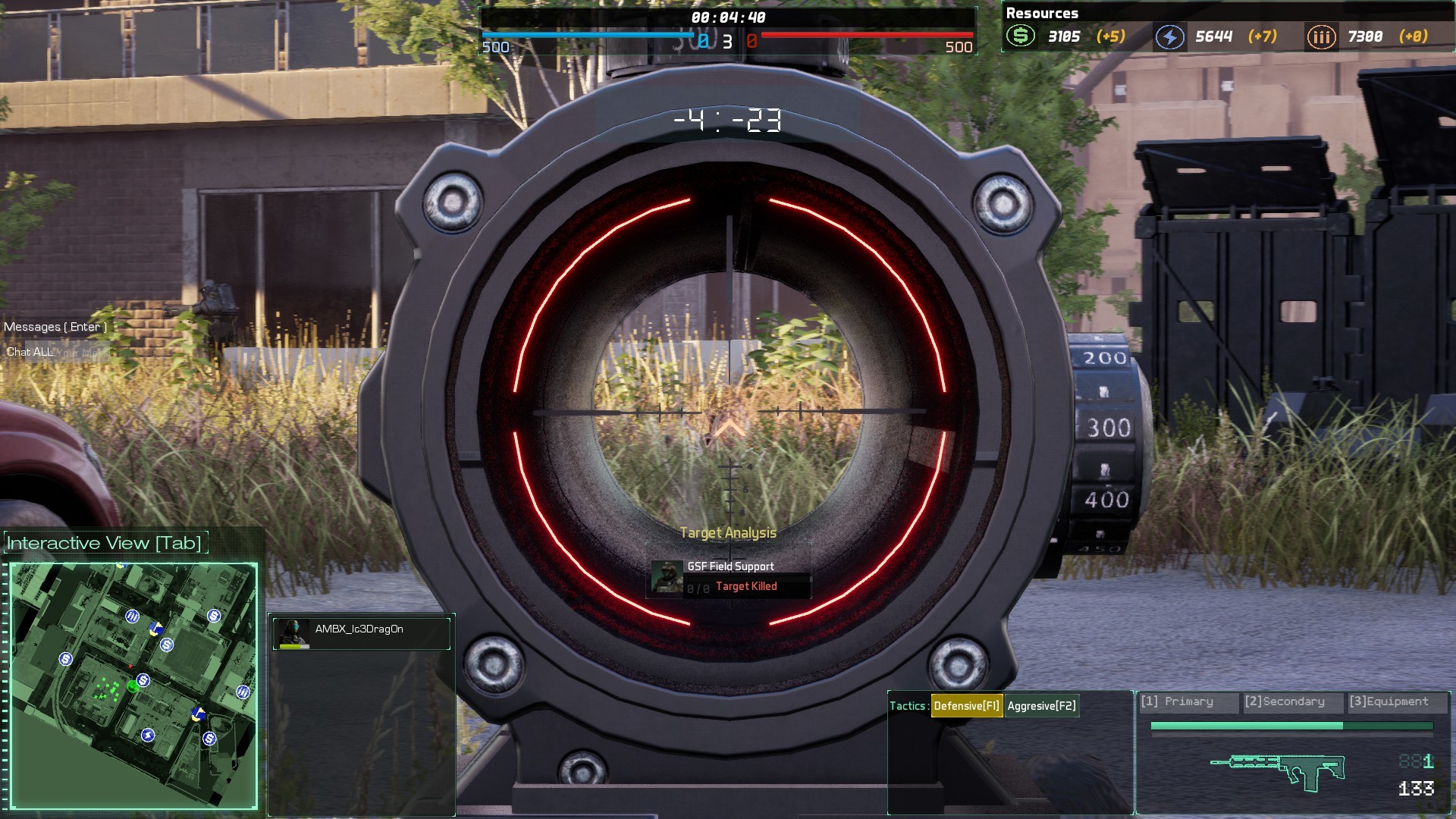Click the green player marker on the minimap
The image size is (1456, 819).
133,687
